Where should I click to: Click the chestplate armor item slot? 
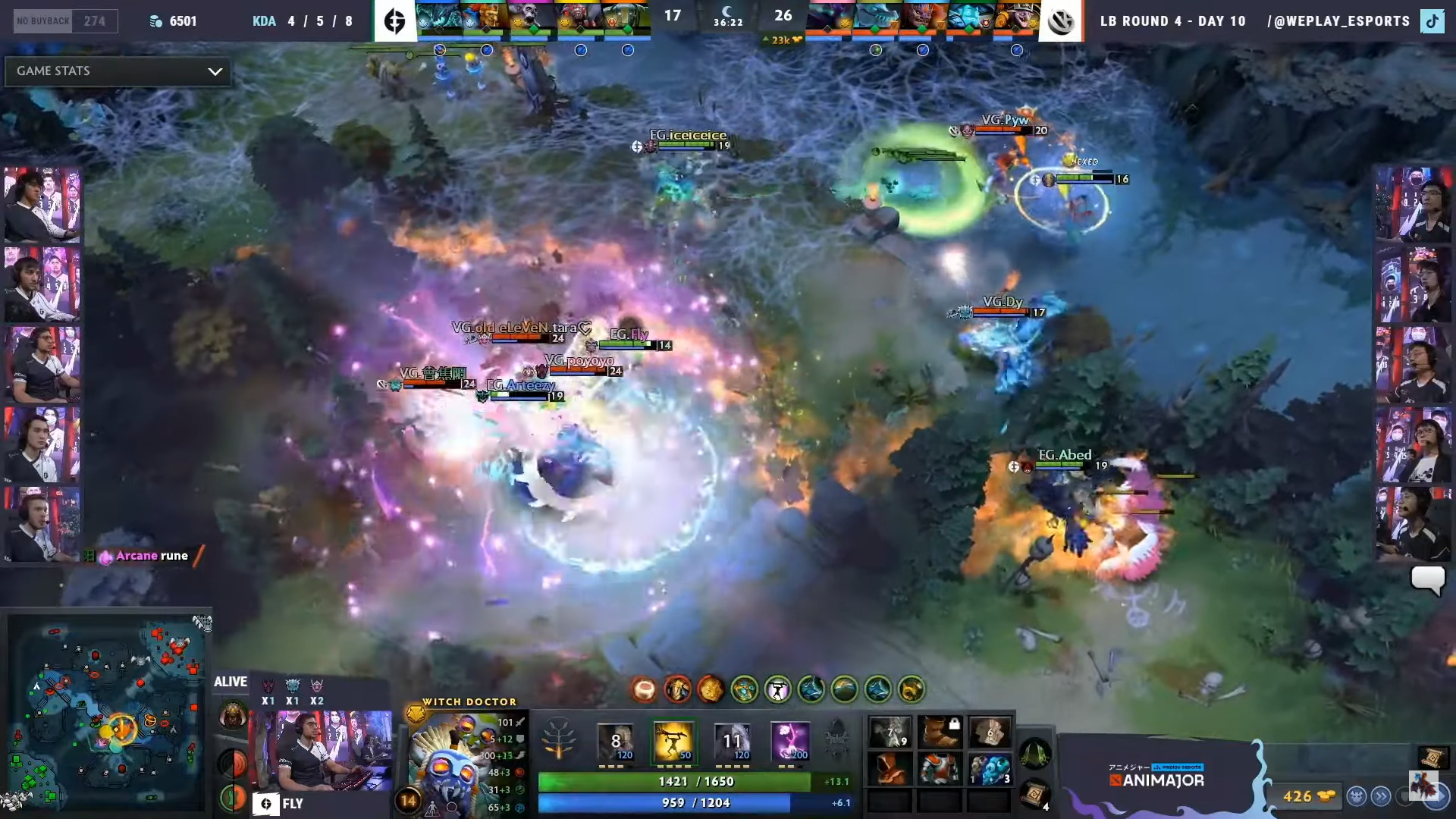[940, 769]
